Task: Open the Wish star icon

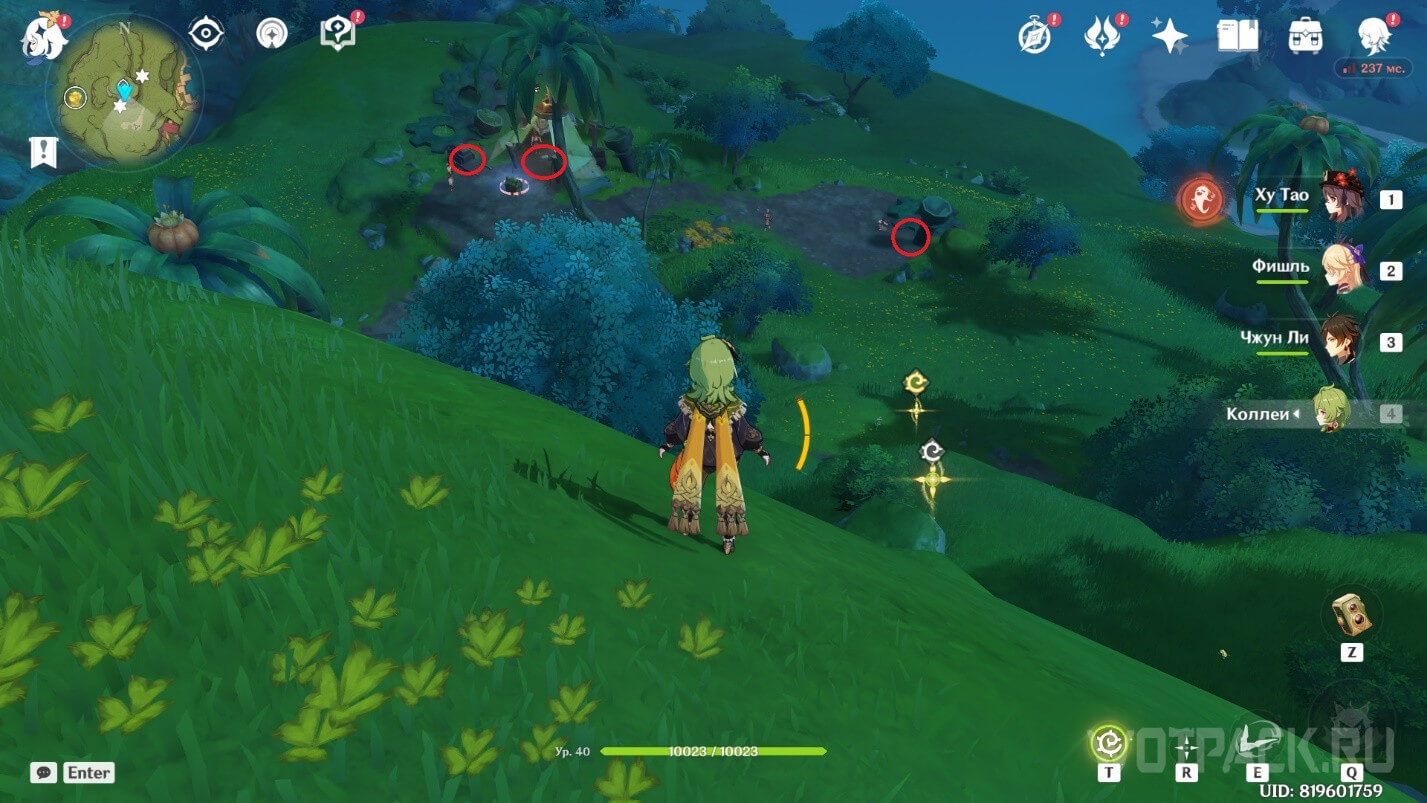Action: (x=1169, y=36)
